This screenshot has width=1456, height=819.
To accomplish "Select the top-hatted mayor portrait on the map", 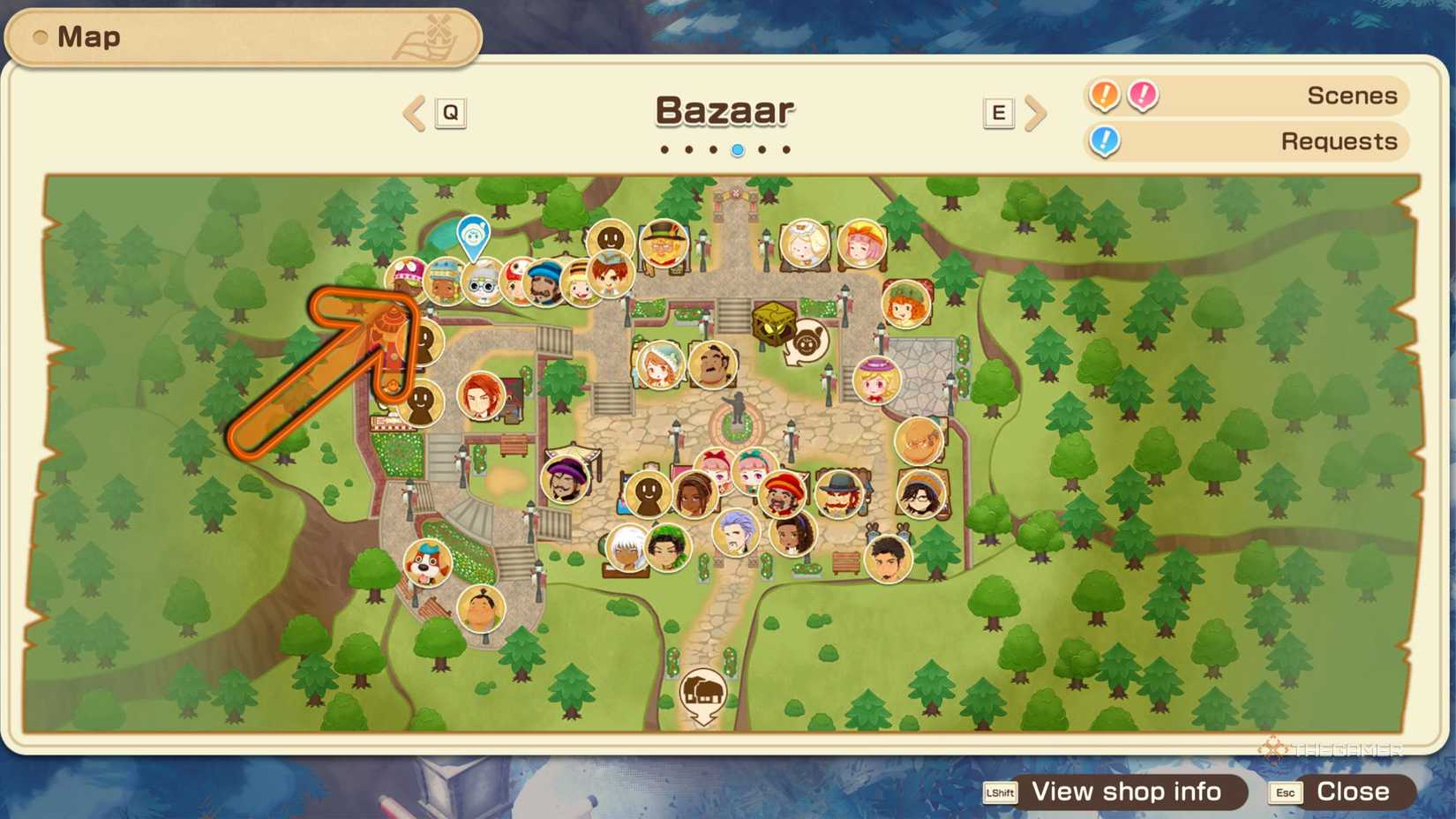I will point(663,244).
